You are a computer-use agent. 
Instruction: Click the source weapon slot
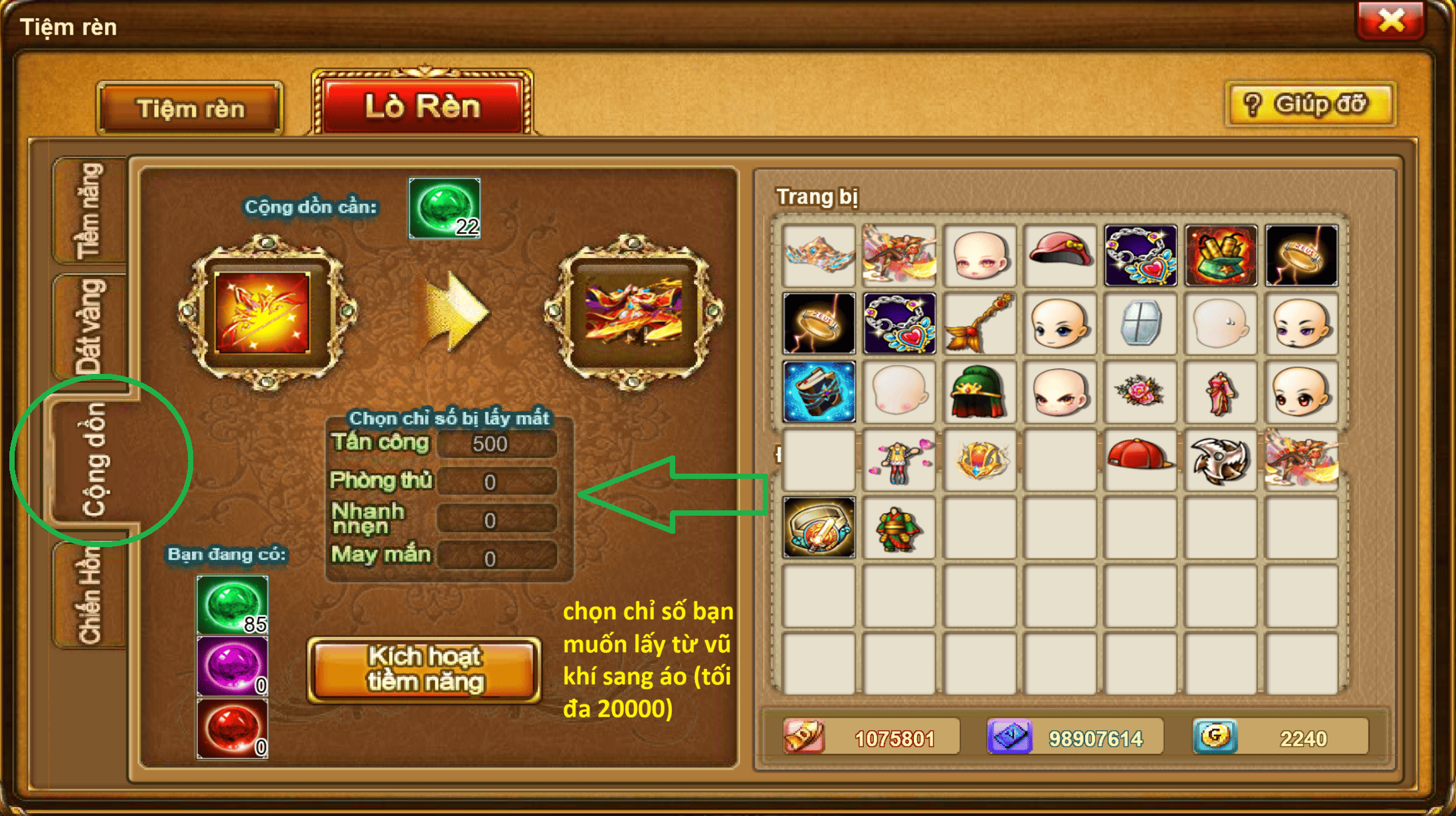tap(263, 312)
